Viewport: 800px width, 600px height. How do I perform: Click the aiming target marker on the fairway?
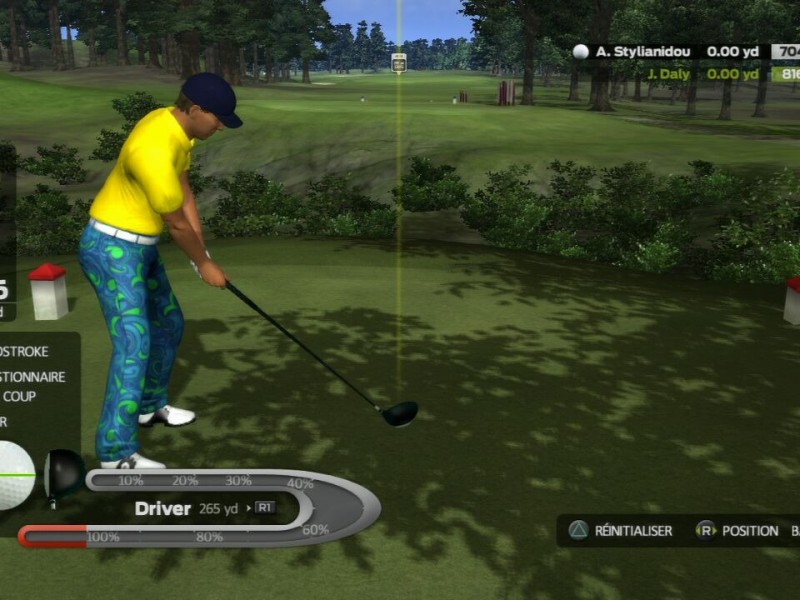point(399,62)
